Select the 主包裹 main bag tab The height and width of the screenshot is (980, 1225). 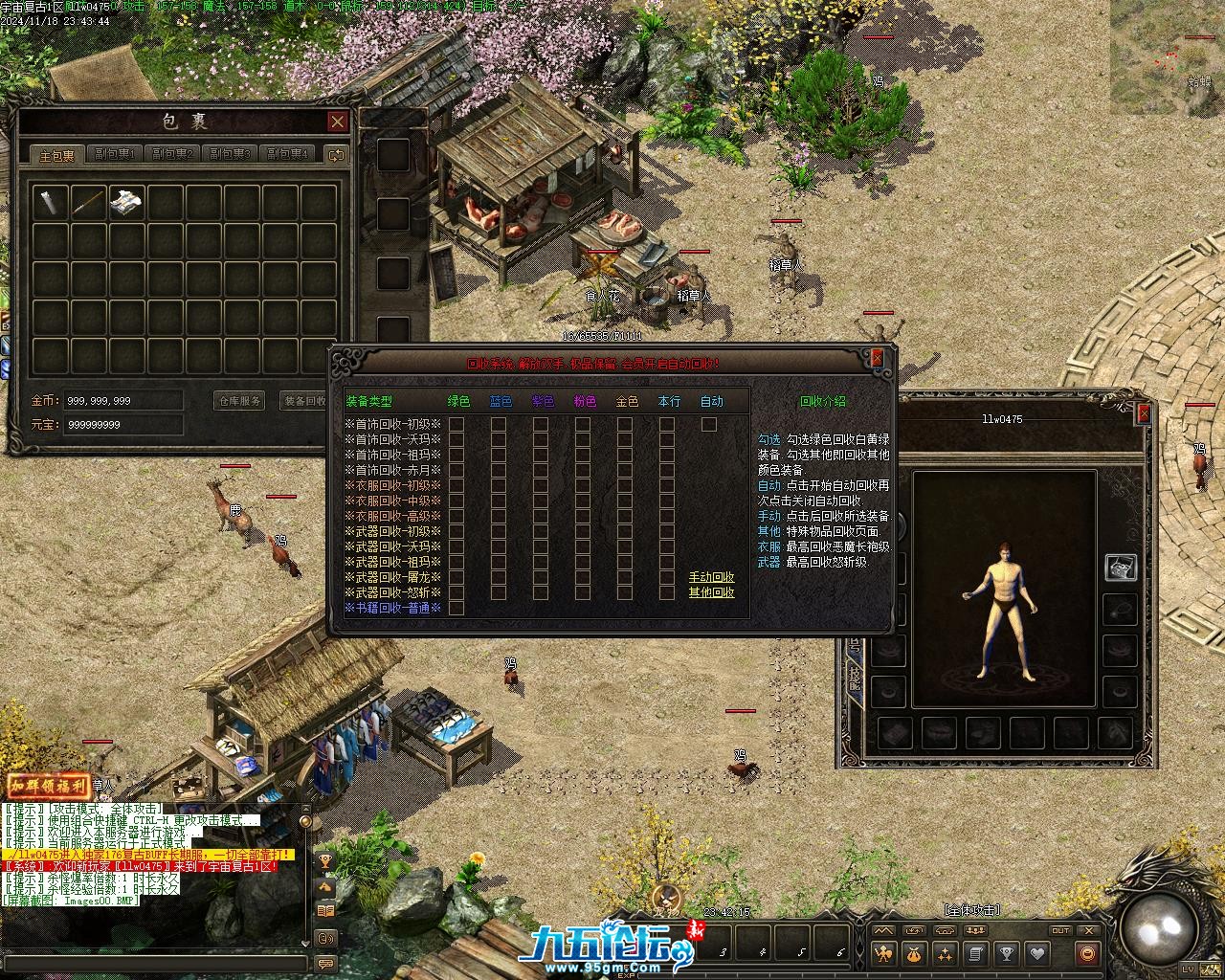click(56, 155)
